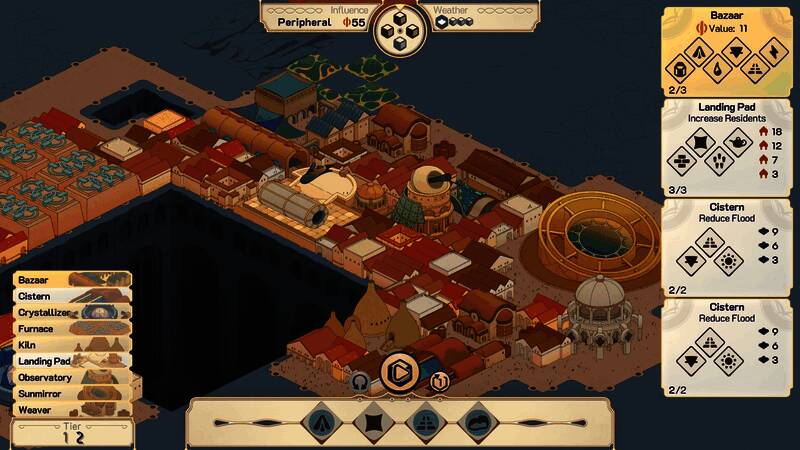Select the four-pointed star resource icon
The height and width of the screenshot is (450, 800).
(x=372, y=423)
